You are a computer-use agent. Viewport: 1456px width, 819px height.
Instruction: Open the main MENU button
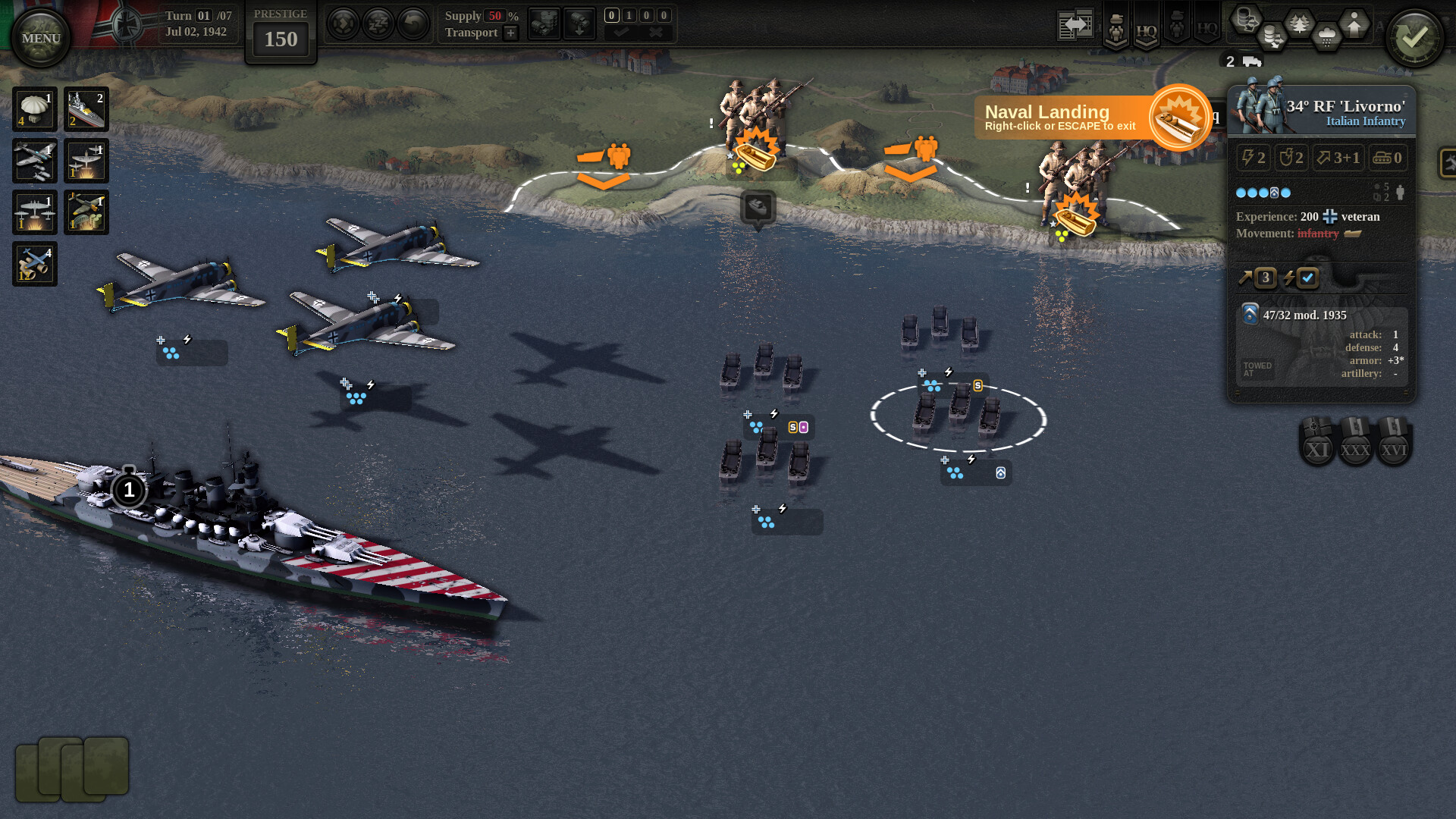(x=41, y=38)
